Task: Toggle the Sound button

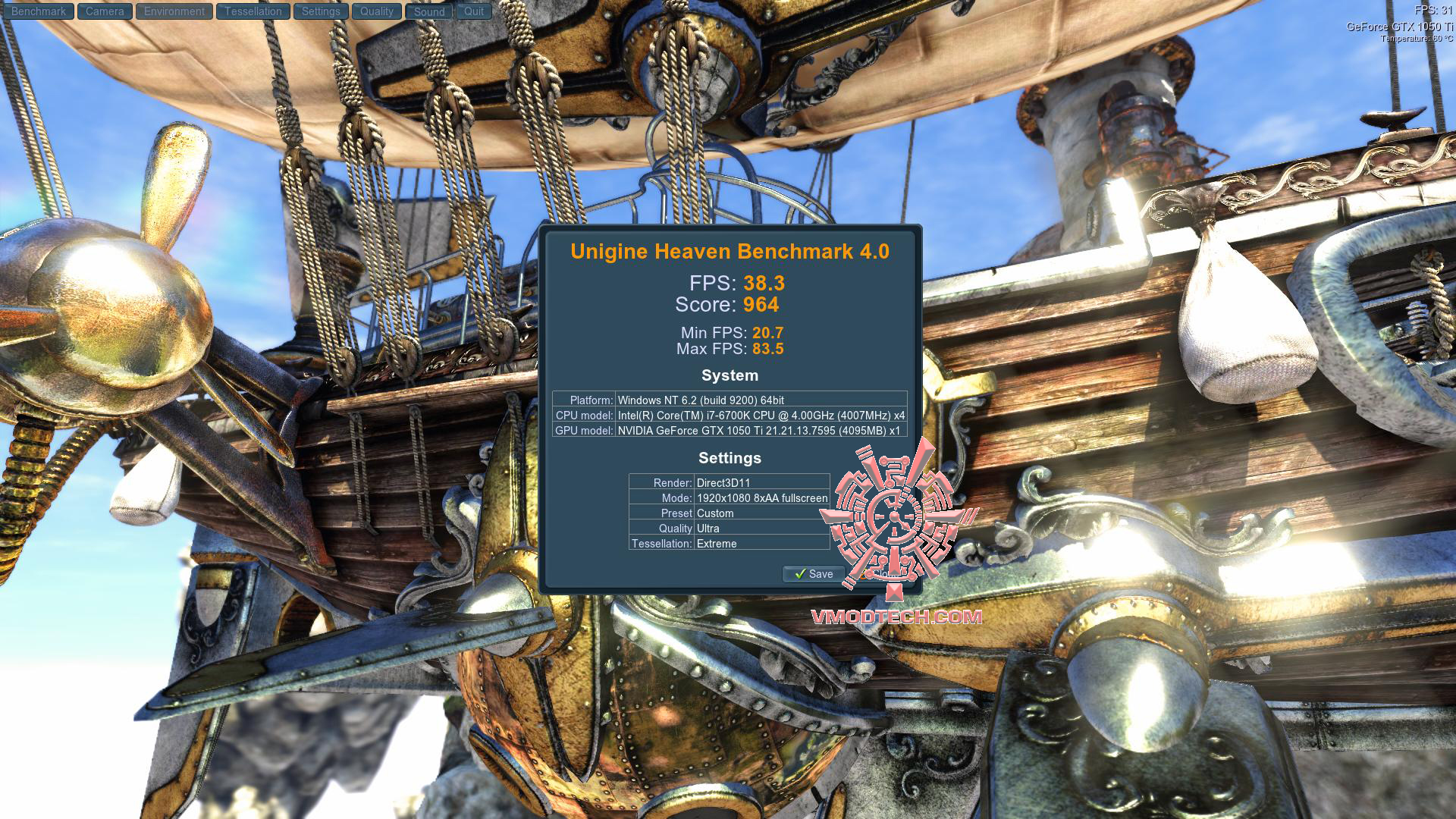Action: 429,11
